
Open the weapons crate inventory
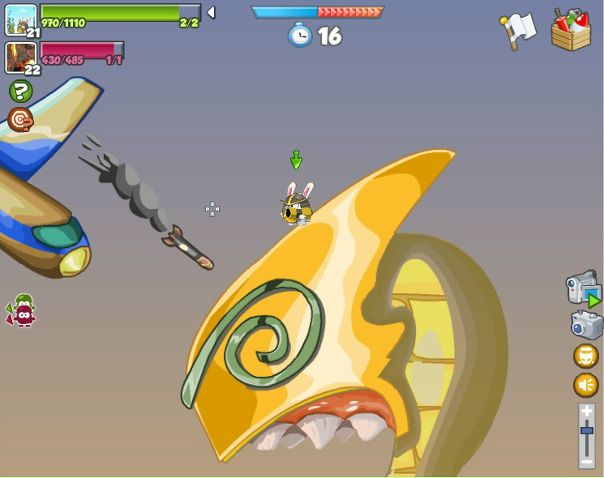point(571,30)
